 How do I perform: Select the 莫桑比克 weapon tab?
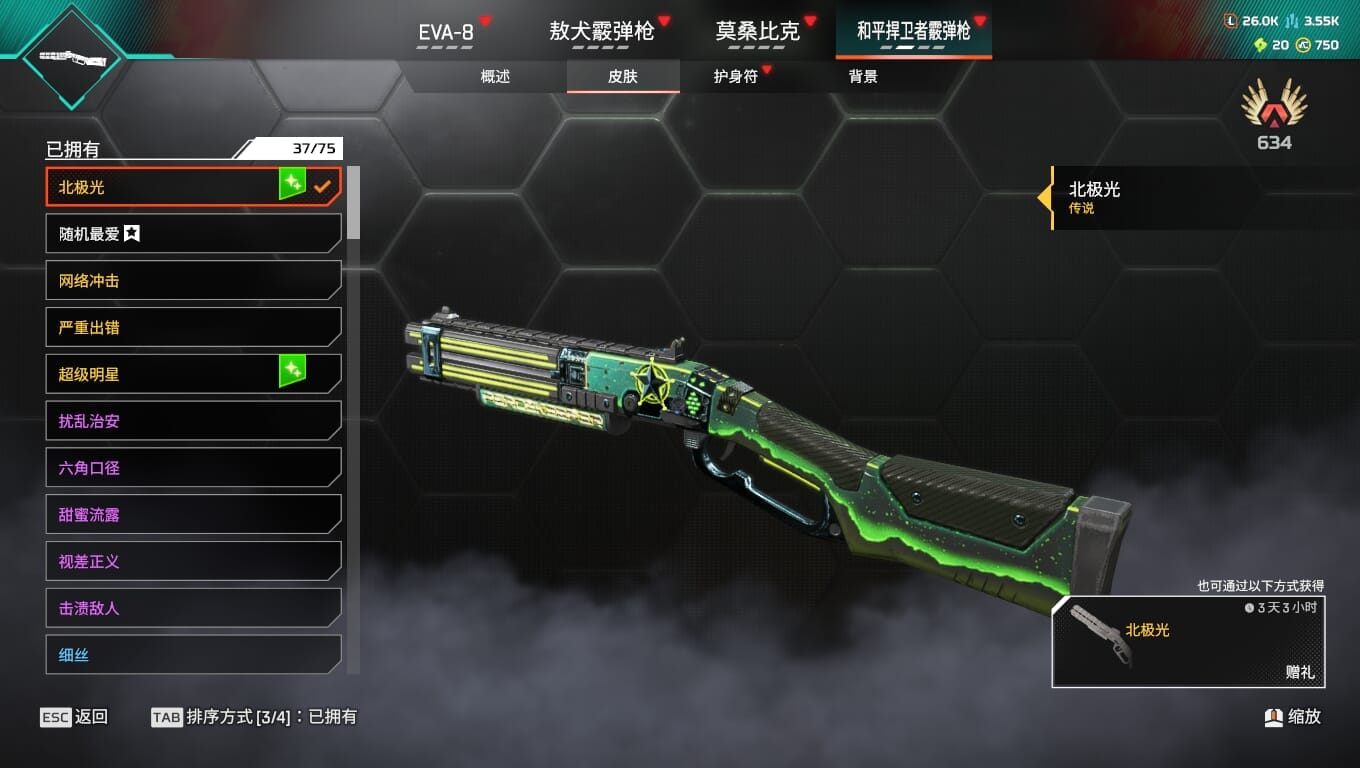758,32
